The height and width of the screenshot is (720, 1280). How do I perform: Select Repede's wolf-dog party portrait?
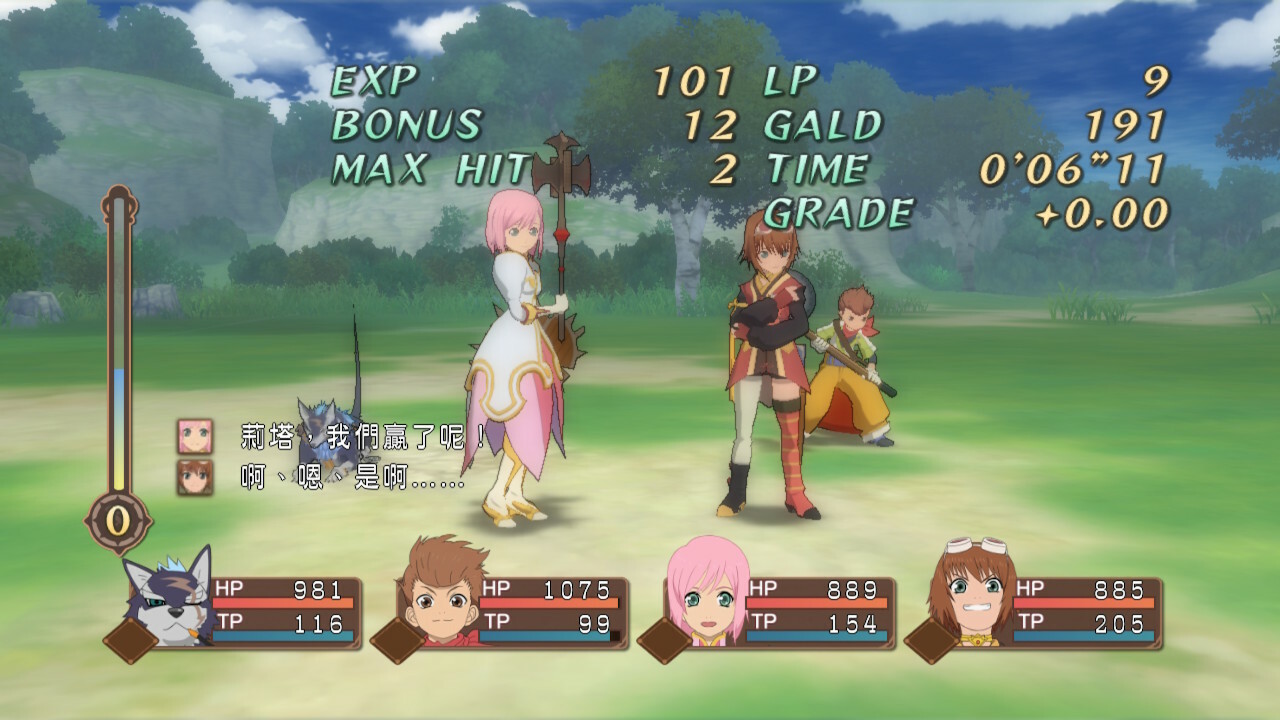167,598
